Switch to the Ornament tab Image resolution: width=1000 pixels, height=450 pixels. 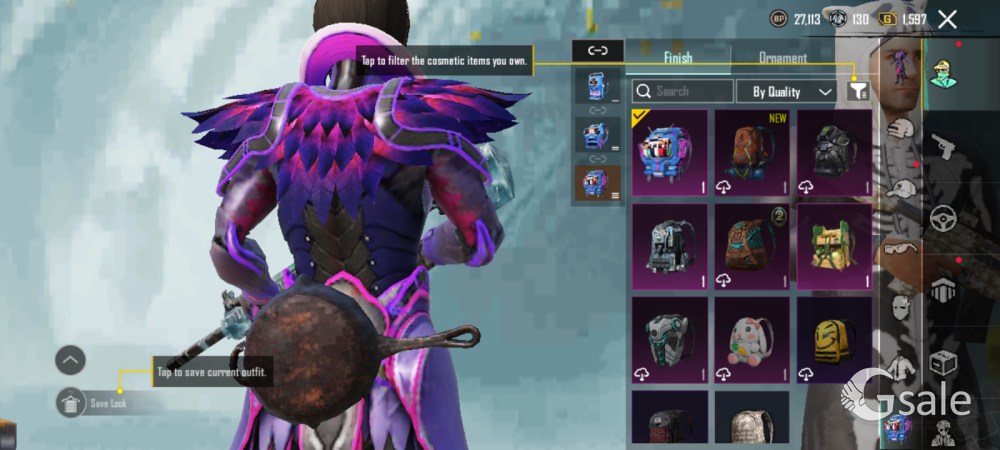pyautogui.click(x=783, y=58)
